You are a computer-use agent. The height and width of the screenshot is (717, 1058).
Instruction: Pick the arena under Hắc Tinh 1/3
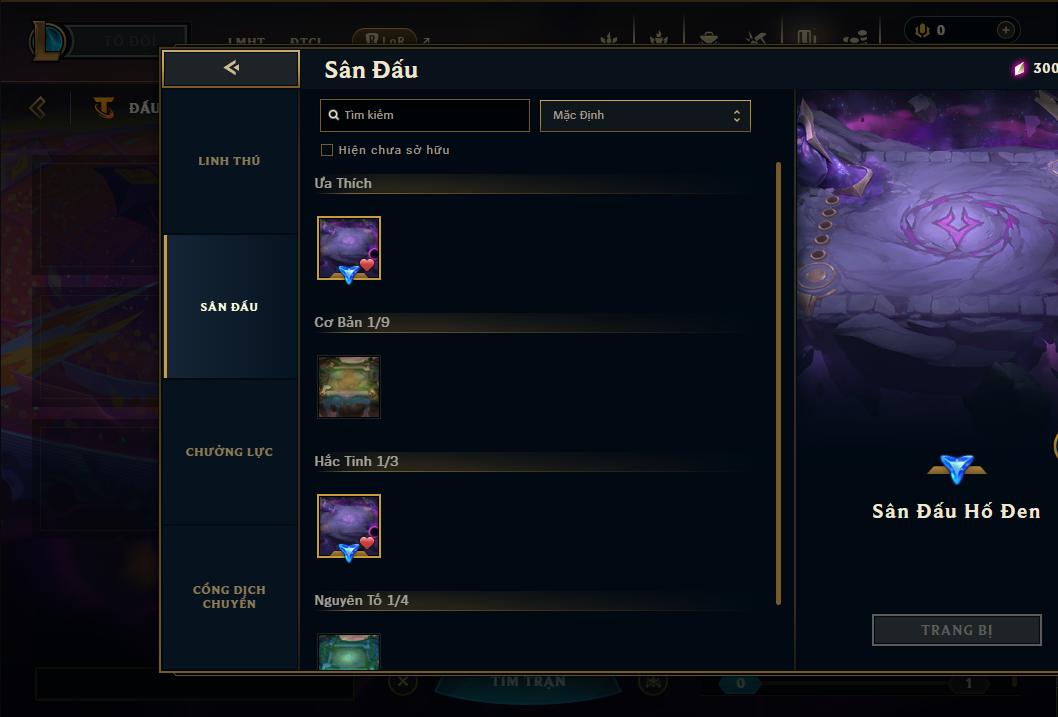click(349, 526)
